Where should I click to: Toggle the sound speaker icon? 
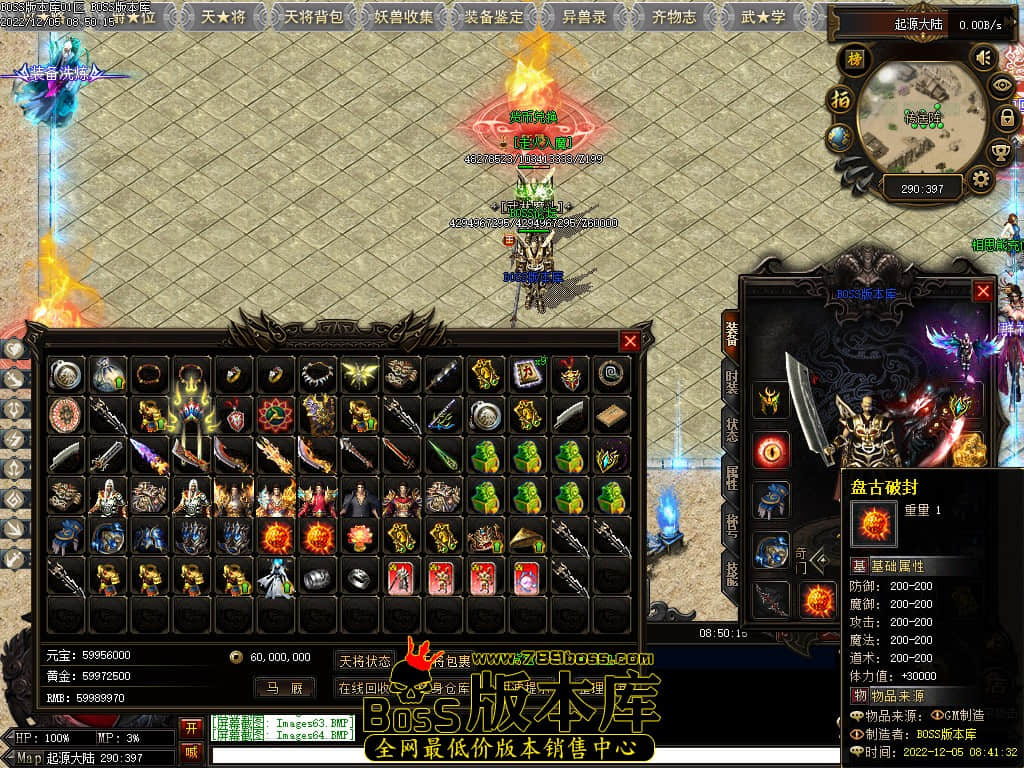click(x=984, y=57)
